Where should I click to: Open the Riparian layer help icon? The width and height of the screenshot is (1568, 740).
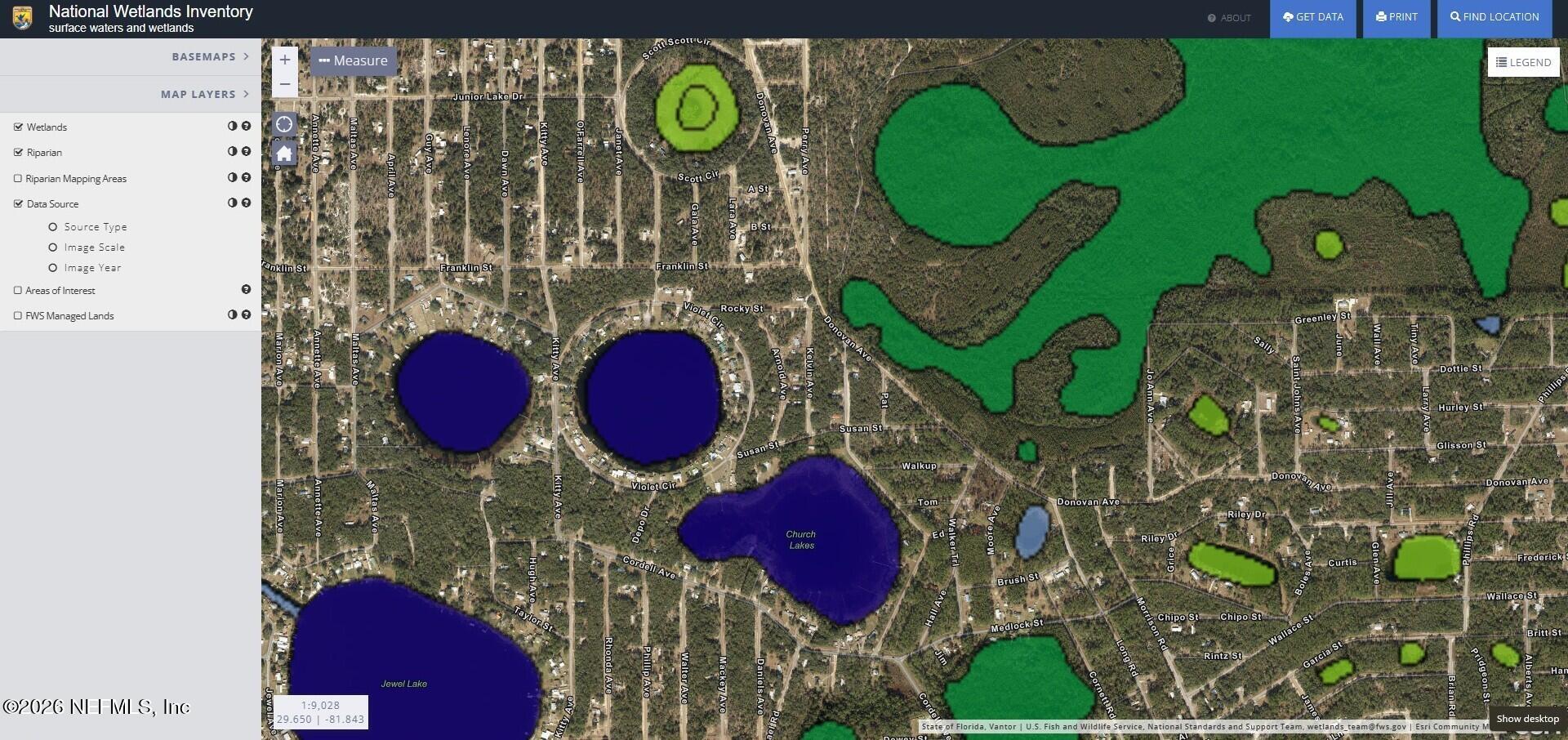tap(247, 152)
